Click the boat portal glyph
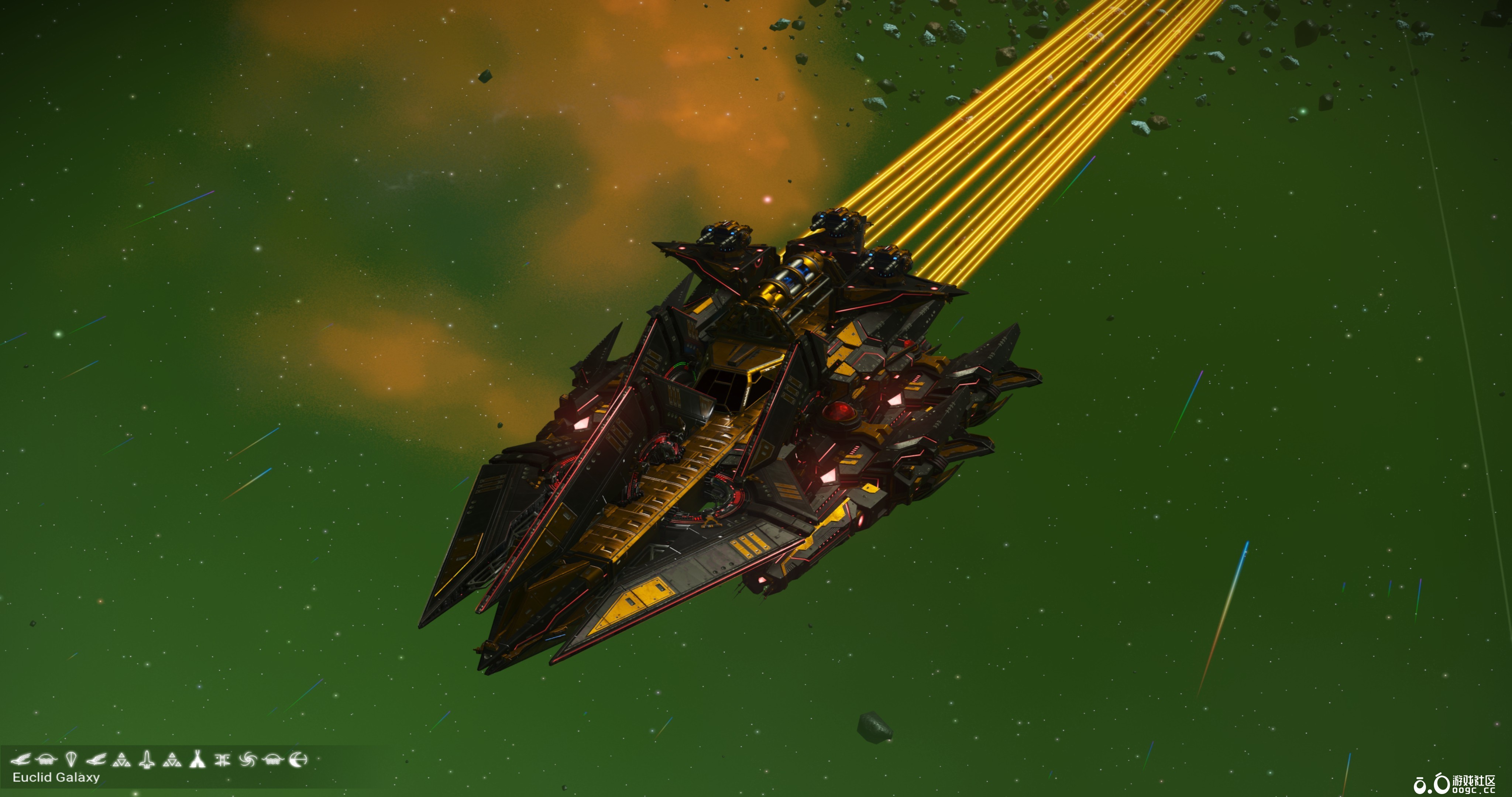This screenshot has width=1512, height=797. point(46,760)
